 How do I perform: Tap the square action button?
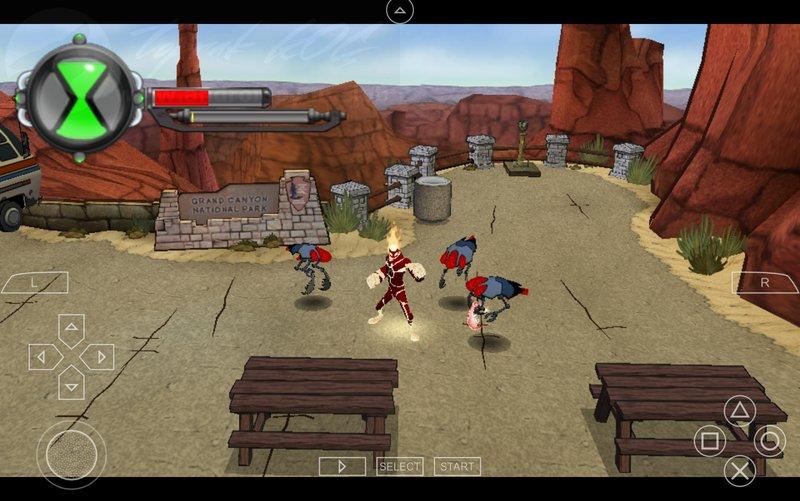click(710, 440)
